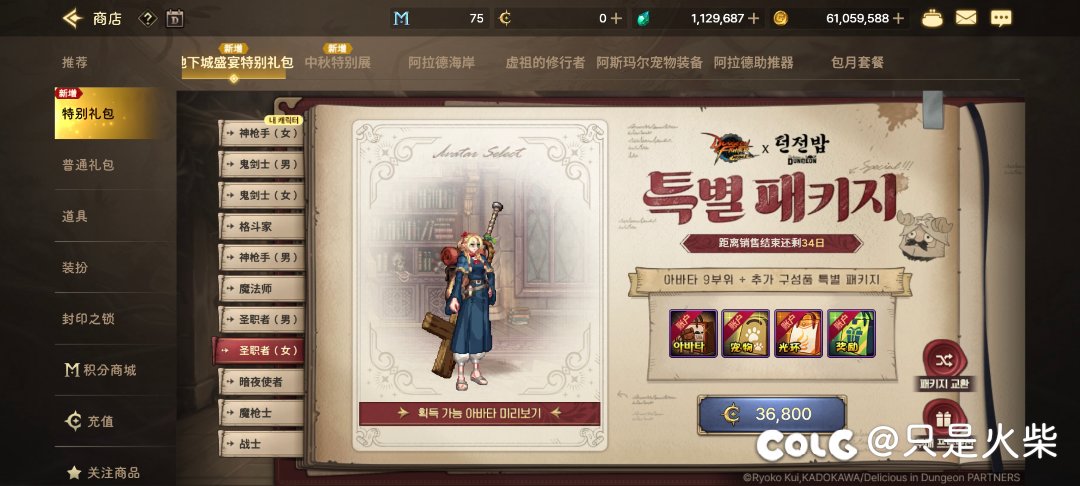Select the 道具 shop category
Image resolution: width=1080 pixels, height=486 pixels.
coord(75,216)
